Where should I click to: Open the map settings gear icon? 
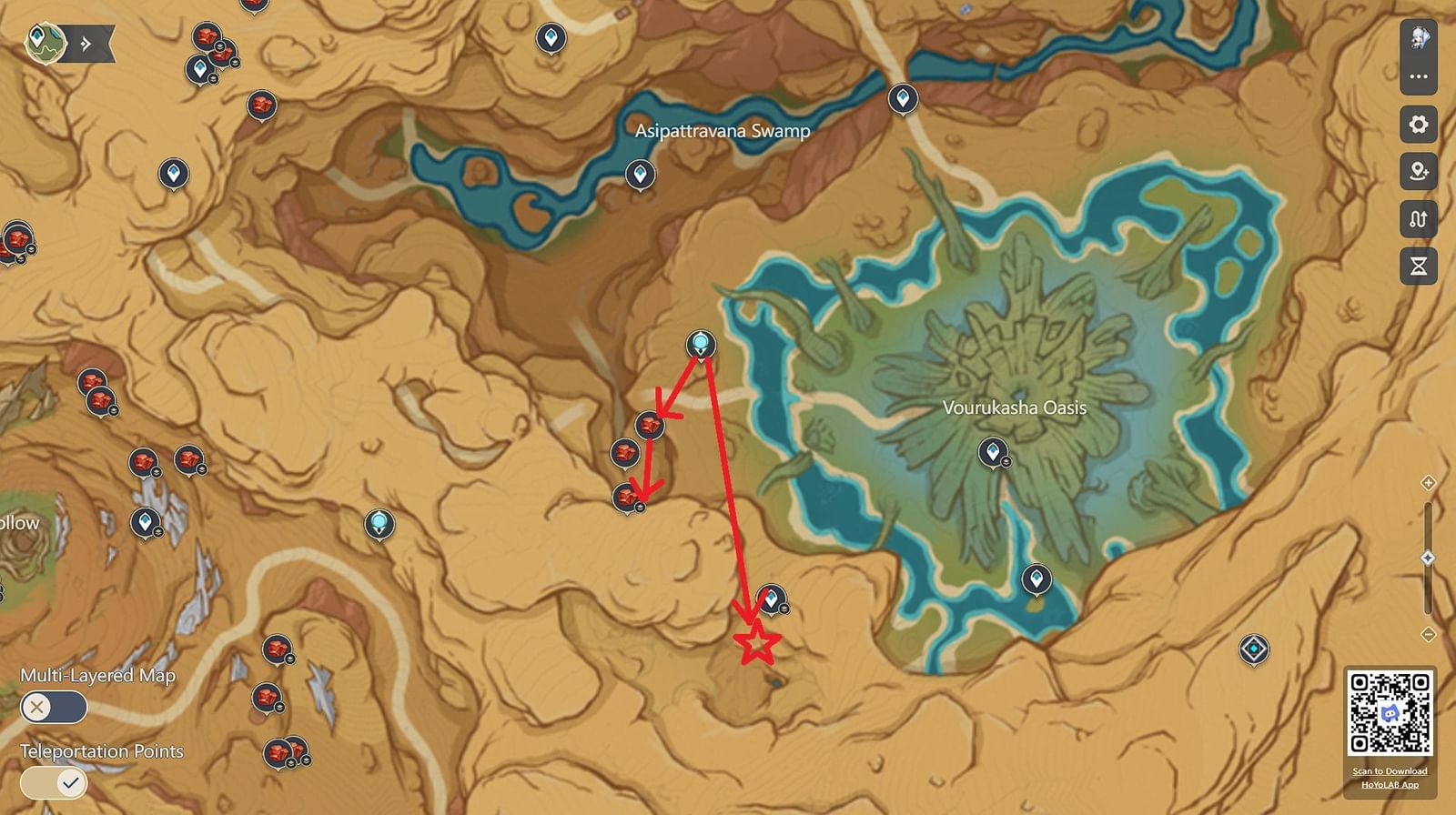(1417, 124)
